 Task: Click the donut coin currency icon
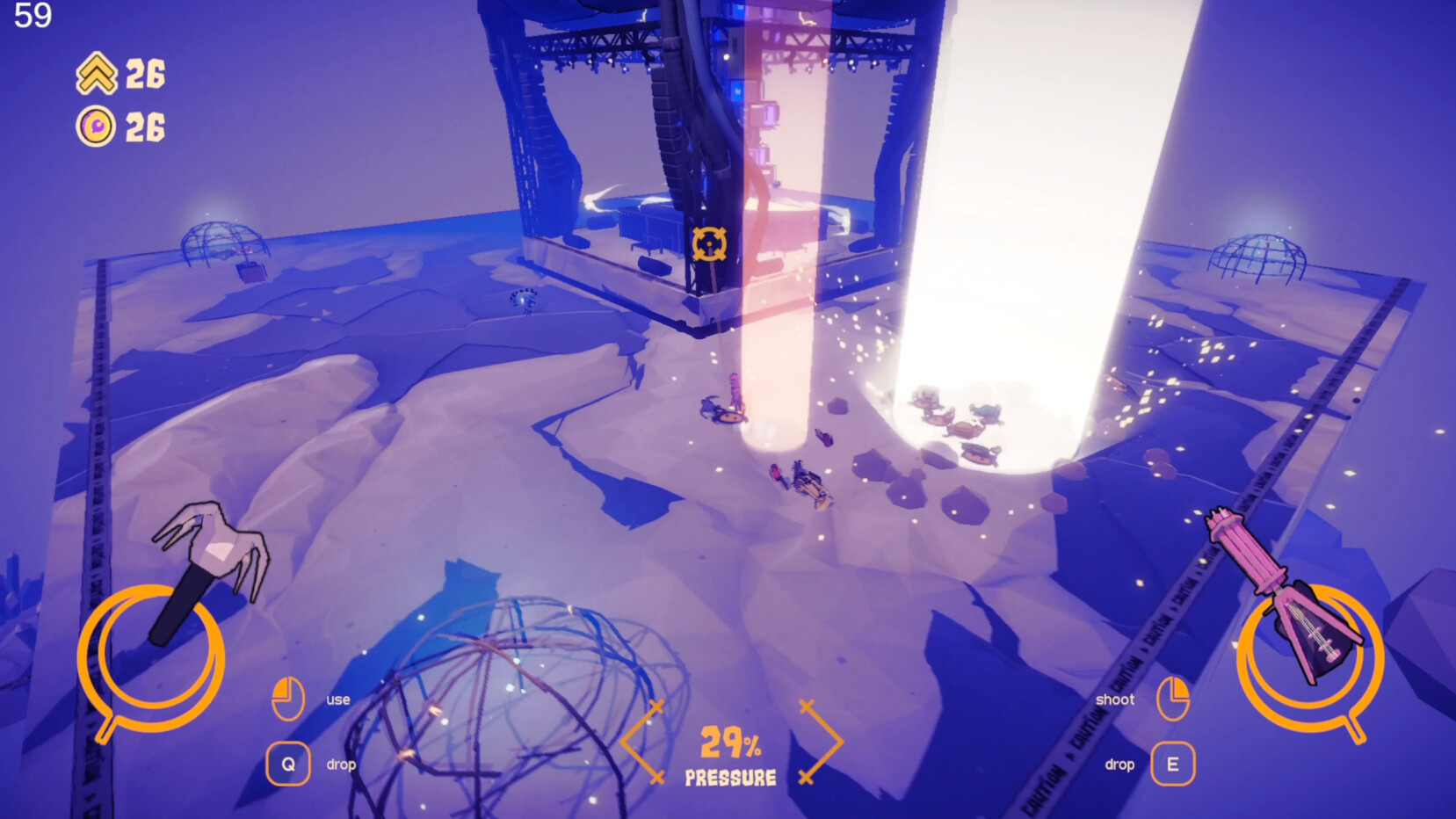point(97,125)
